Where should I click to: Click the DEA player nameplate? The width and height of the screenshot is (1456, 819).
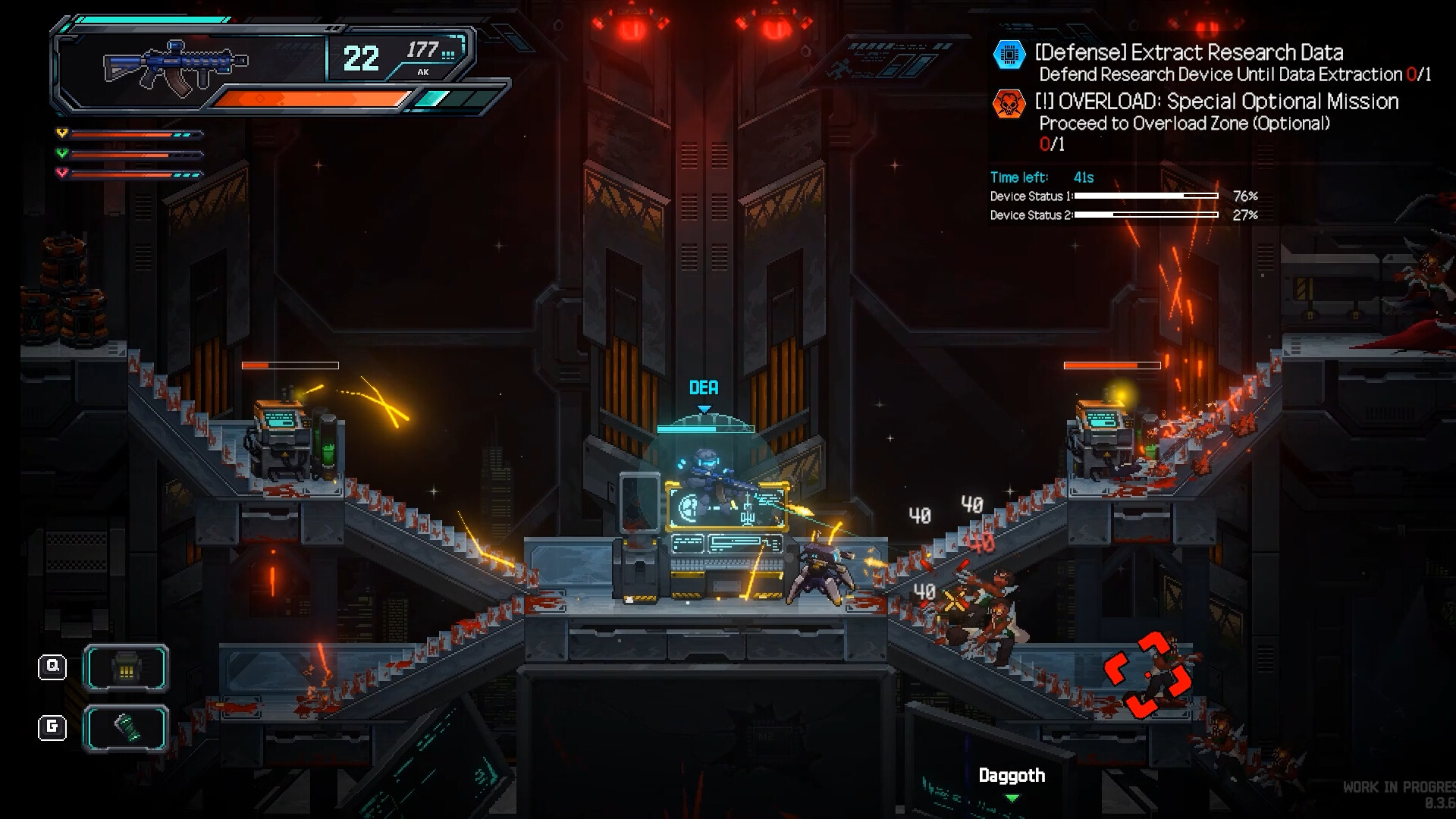coord(704,388)
